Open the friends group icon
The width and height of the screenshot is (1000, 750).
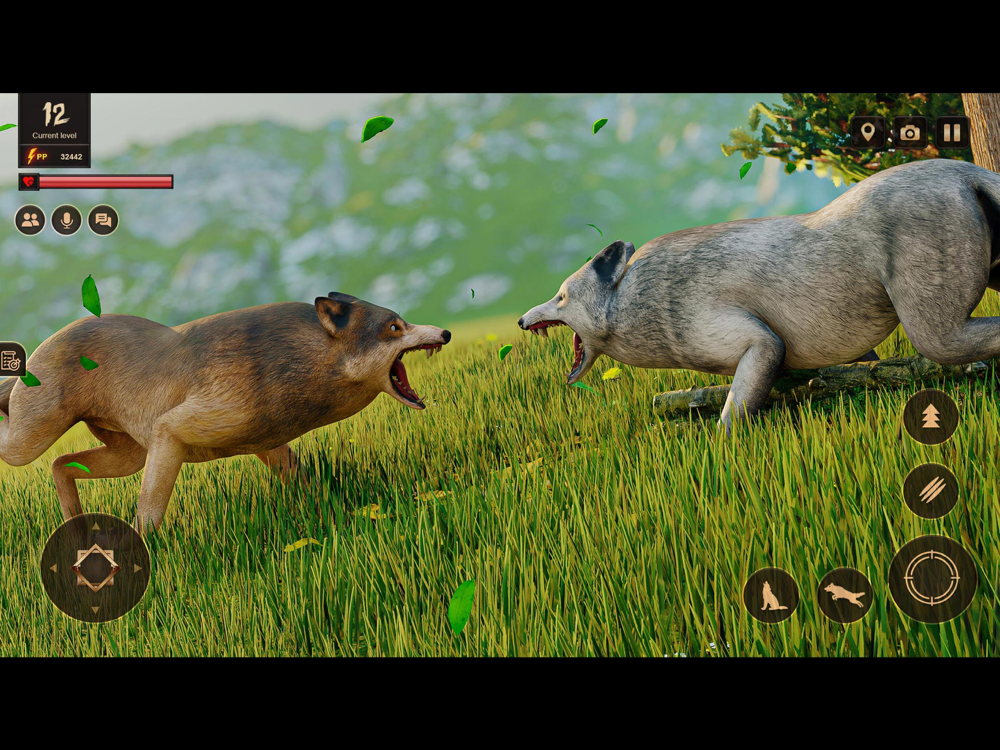coord(30,220)
